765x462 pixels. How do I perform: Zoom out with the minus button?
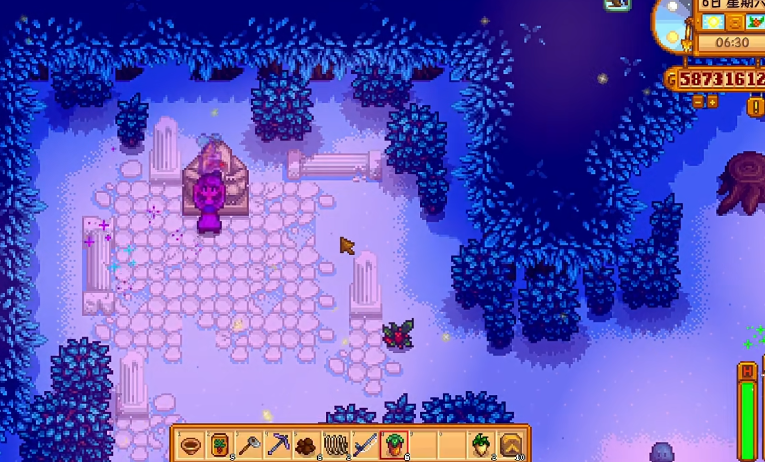coord(698,101)
